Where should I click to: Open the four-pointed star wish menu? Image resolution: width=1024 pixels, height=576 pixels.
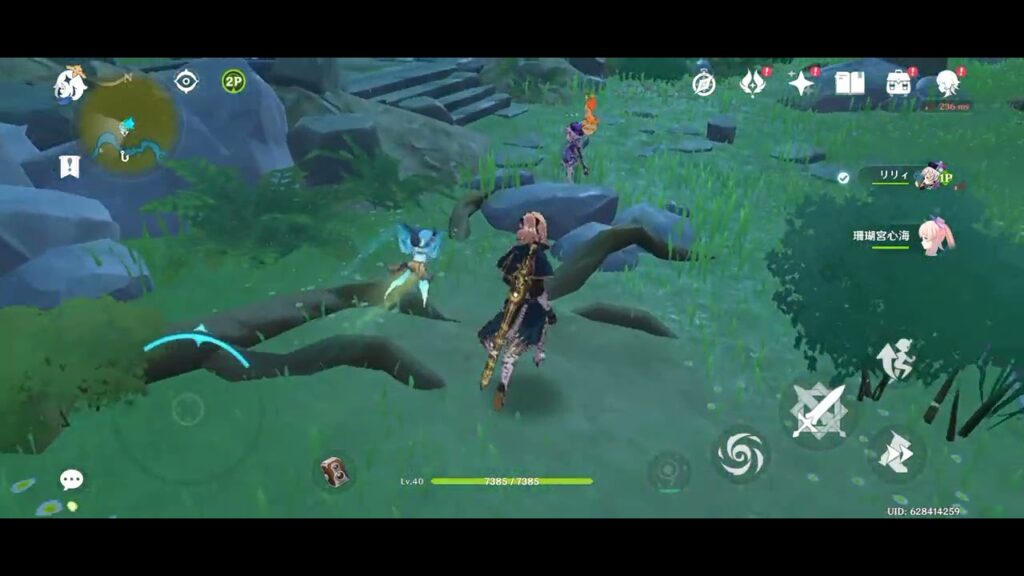click(x=801, y=83)
